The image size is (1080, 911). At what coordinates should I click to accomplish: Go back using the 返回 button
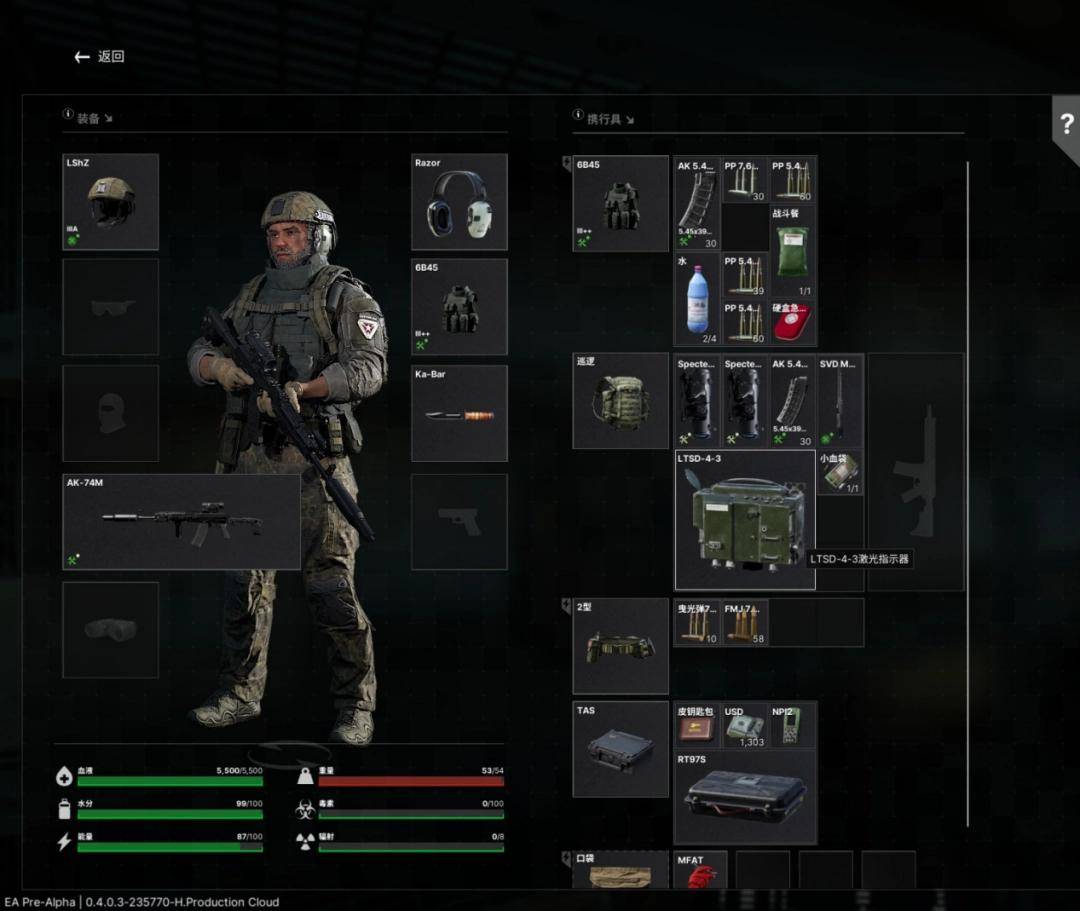[x=99, y=57]
